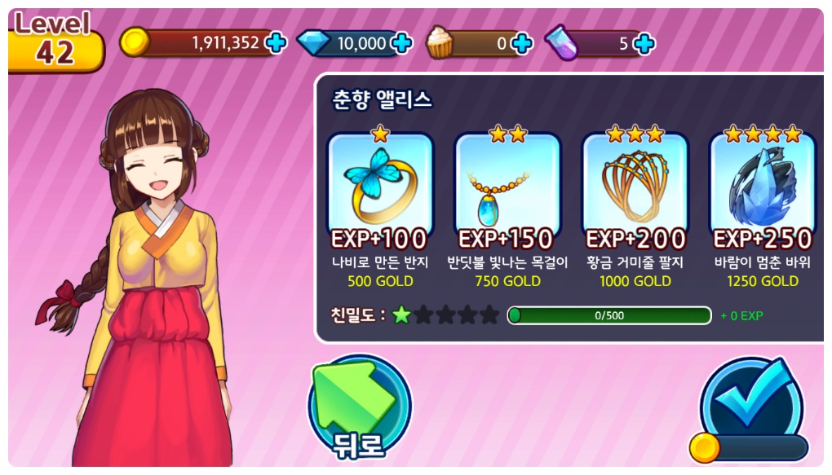Viewport: 832px width, 475px height.
Task: Add cupcakes using the plus button
Action: [x=521, y=43]
